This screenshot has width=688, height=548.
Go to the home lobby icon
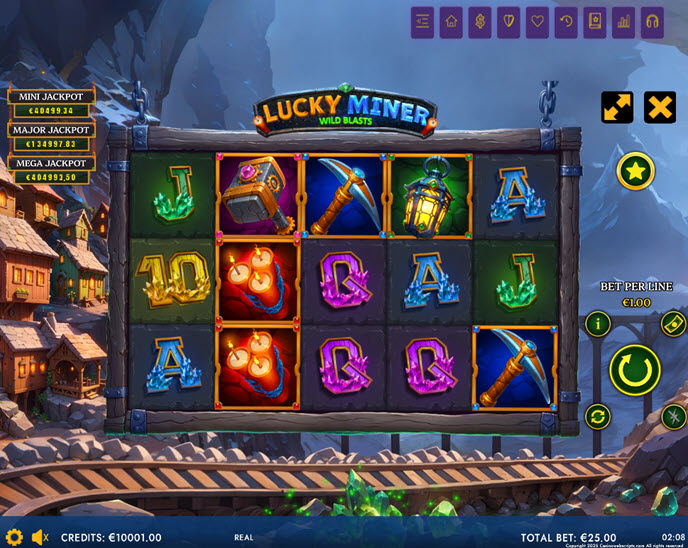point(451,22)
